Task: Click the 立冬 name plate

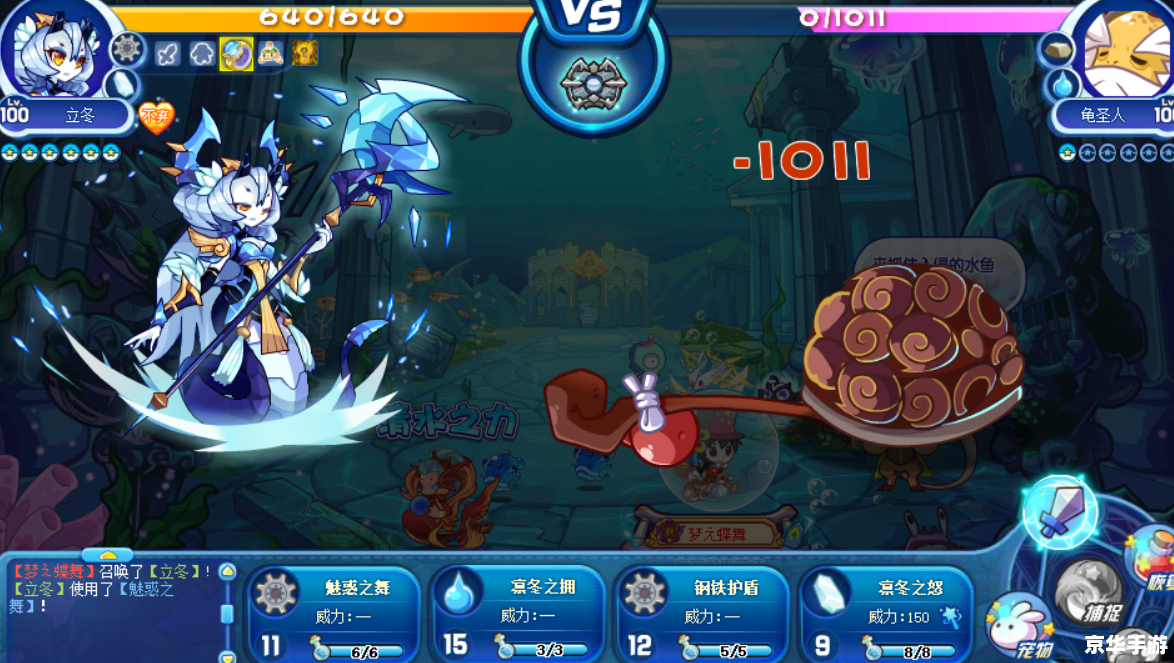Action: pyautogui.click(x=80, y=115)
